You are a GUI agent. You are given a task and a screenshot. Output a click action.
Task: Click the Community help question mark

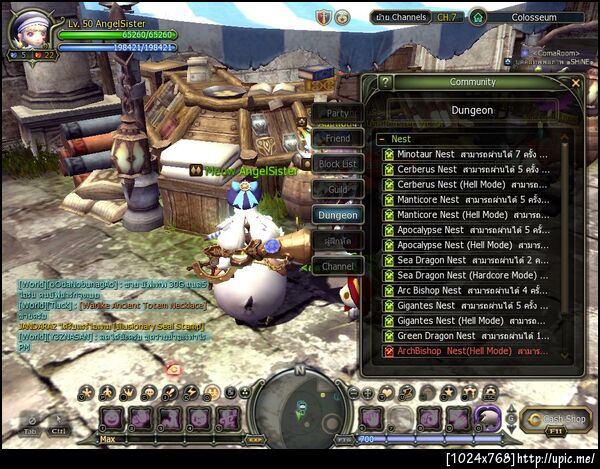point(386,83)
